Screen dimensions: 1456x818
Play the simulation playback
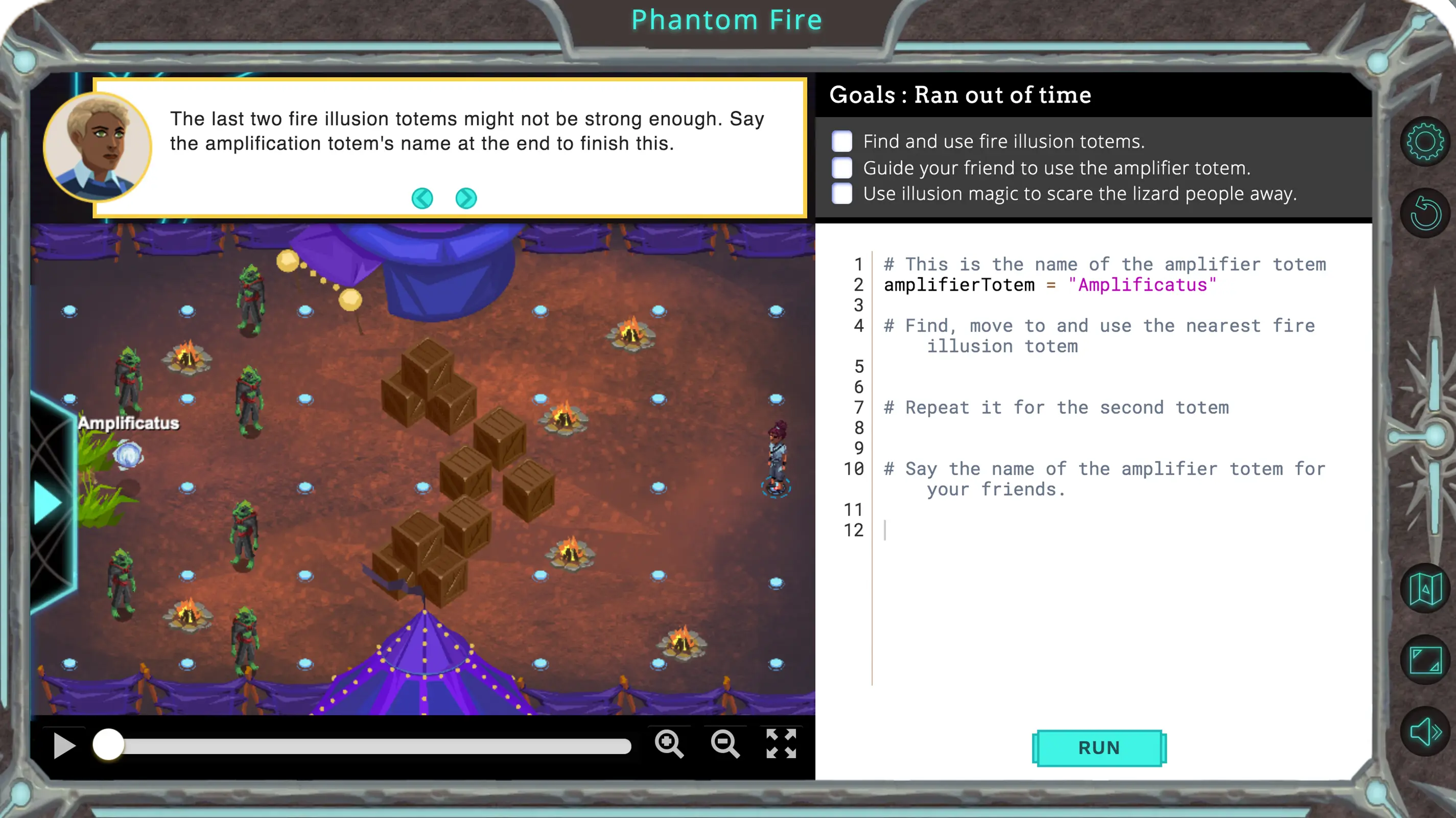(64, 744)
